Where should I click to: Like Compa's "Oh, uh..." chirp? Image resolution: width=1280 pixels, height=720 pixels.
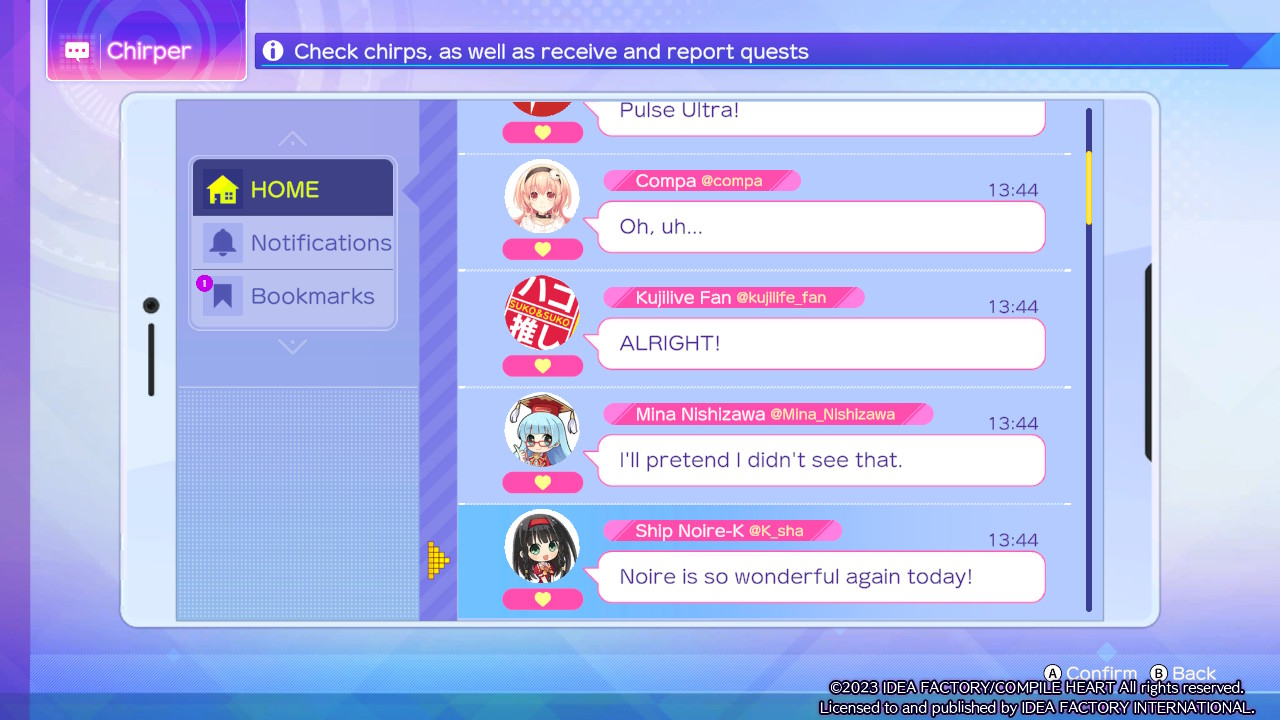(542, 249)
